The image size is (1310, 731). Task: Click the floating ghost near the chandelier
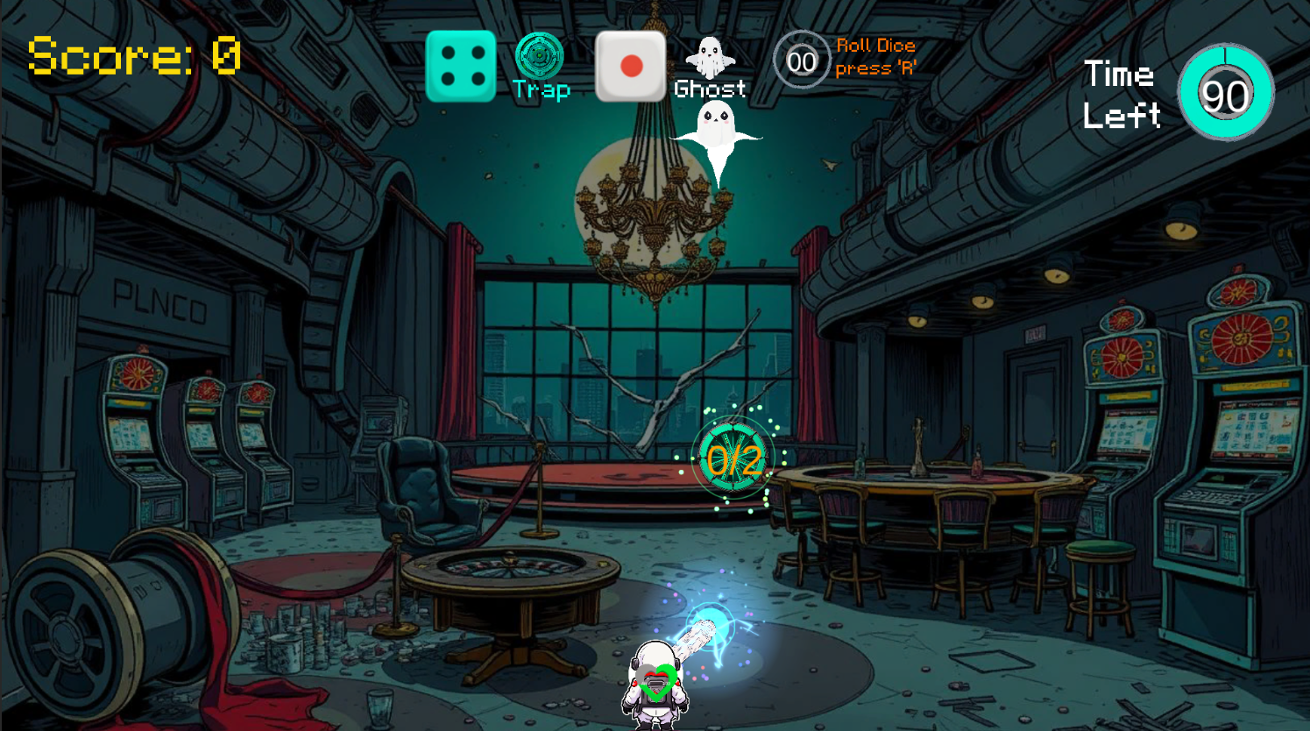pyautogui.click(x=716, y=130)
